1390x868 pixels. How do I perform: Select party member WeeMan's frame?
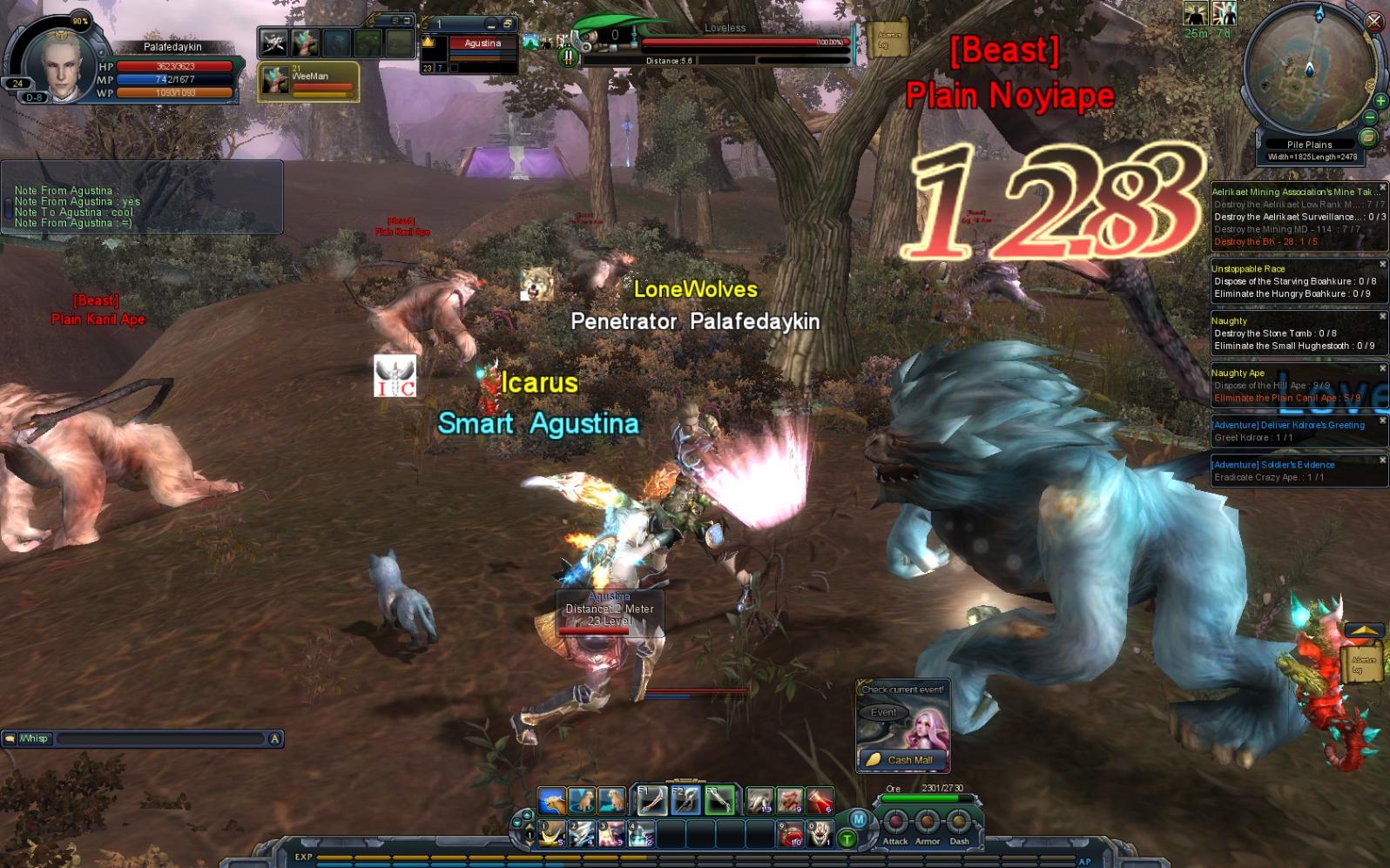(308, 82)
